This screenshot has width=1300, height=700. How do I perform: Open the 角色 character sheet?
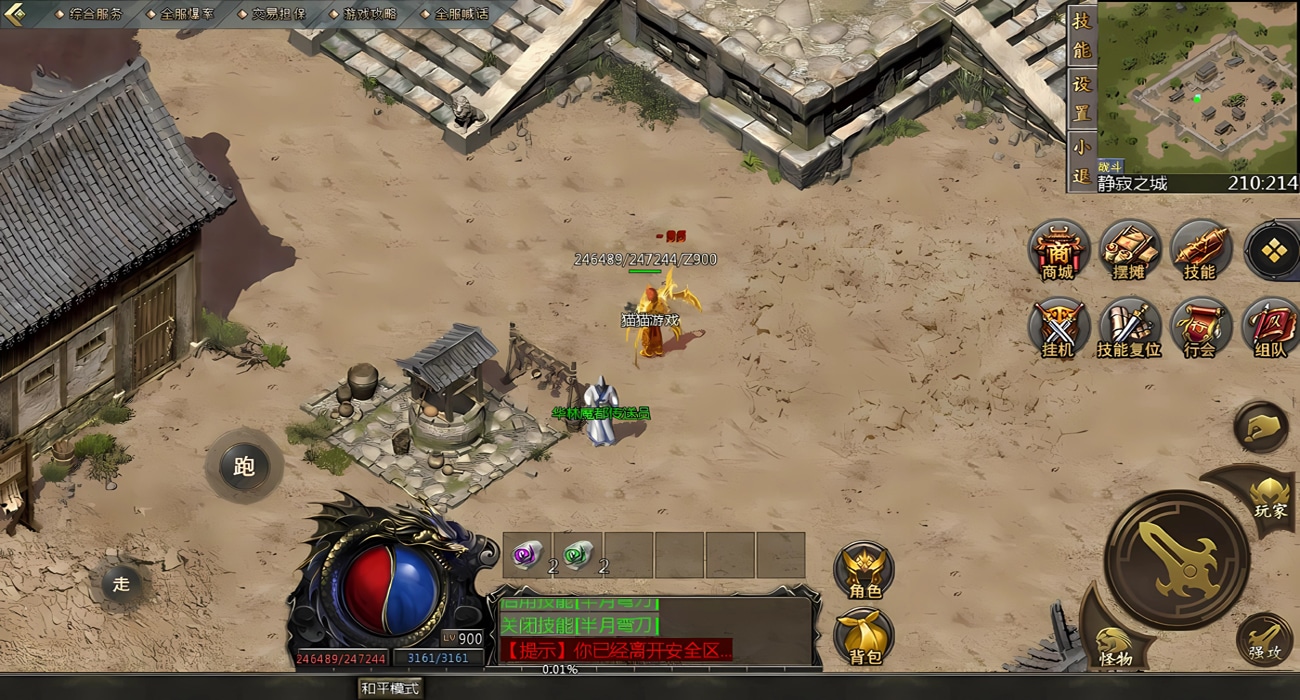(864, 570)
